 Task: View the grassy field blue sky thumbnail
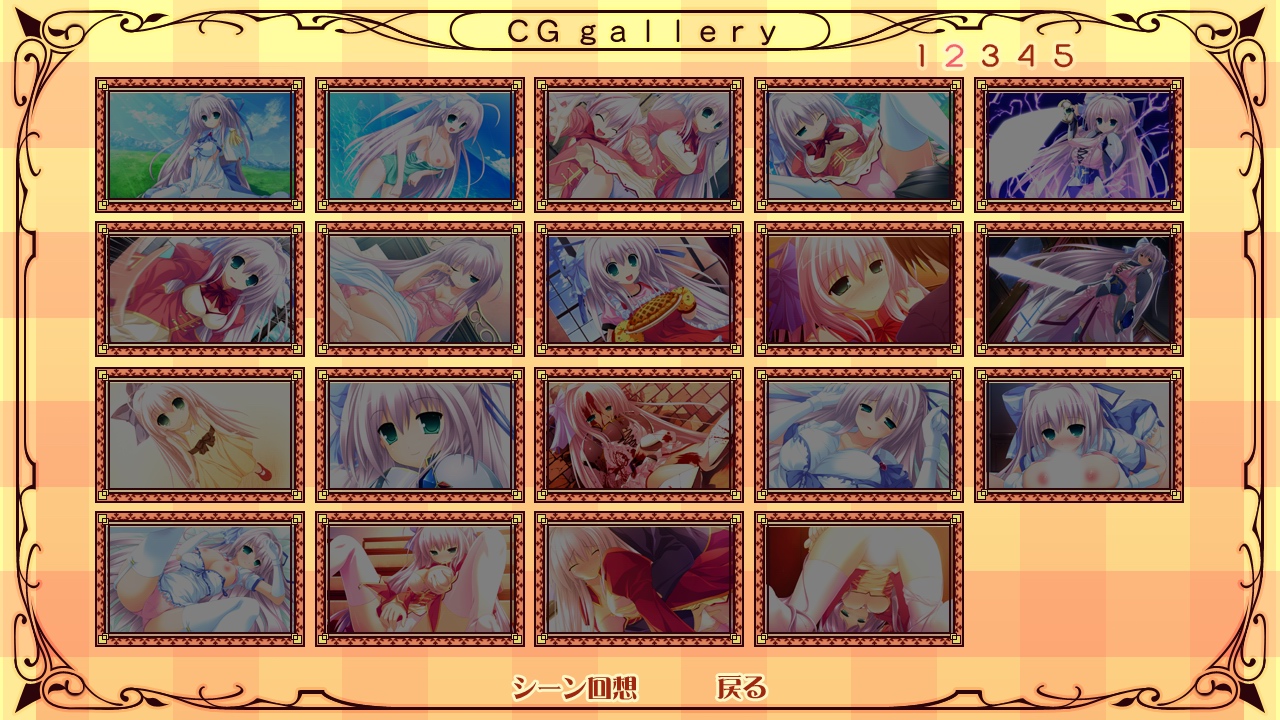(200, 145)
